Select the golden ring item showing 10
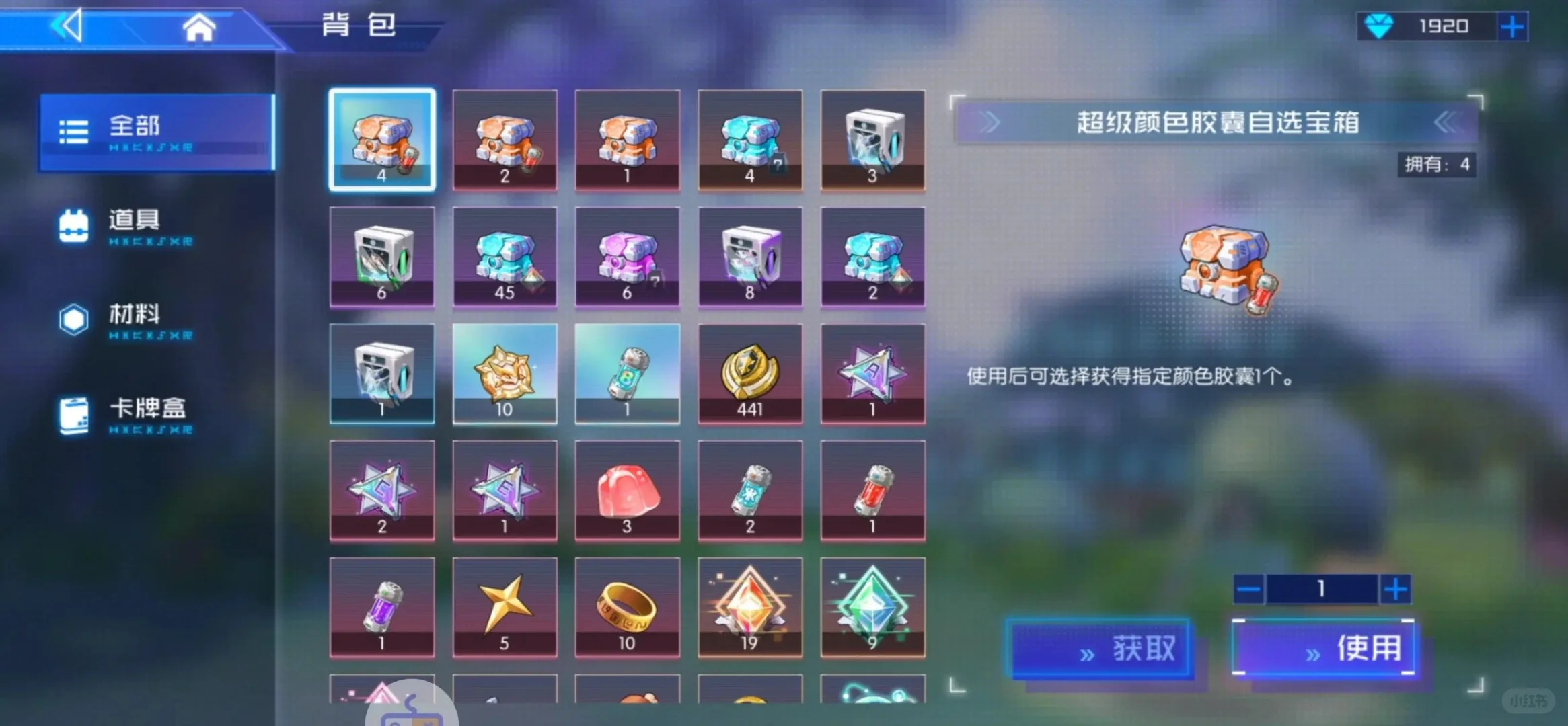The image size is (1568, 726). [x=627, y=607]
